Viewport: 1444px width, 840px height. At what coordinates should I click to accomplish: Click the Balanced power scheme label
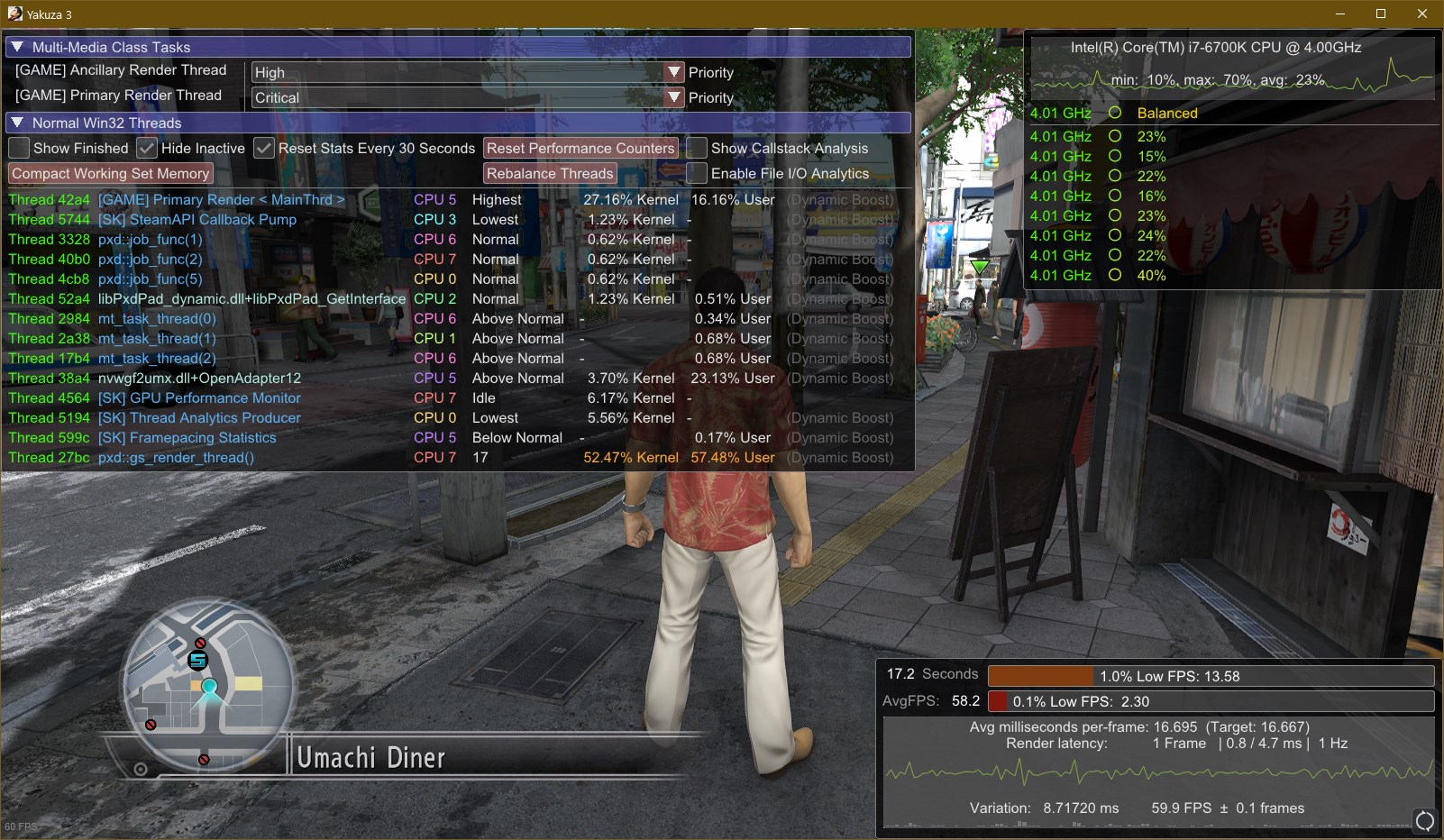coord(1167,114)
